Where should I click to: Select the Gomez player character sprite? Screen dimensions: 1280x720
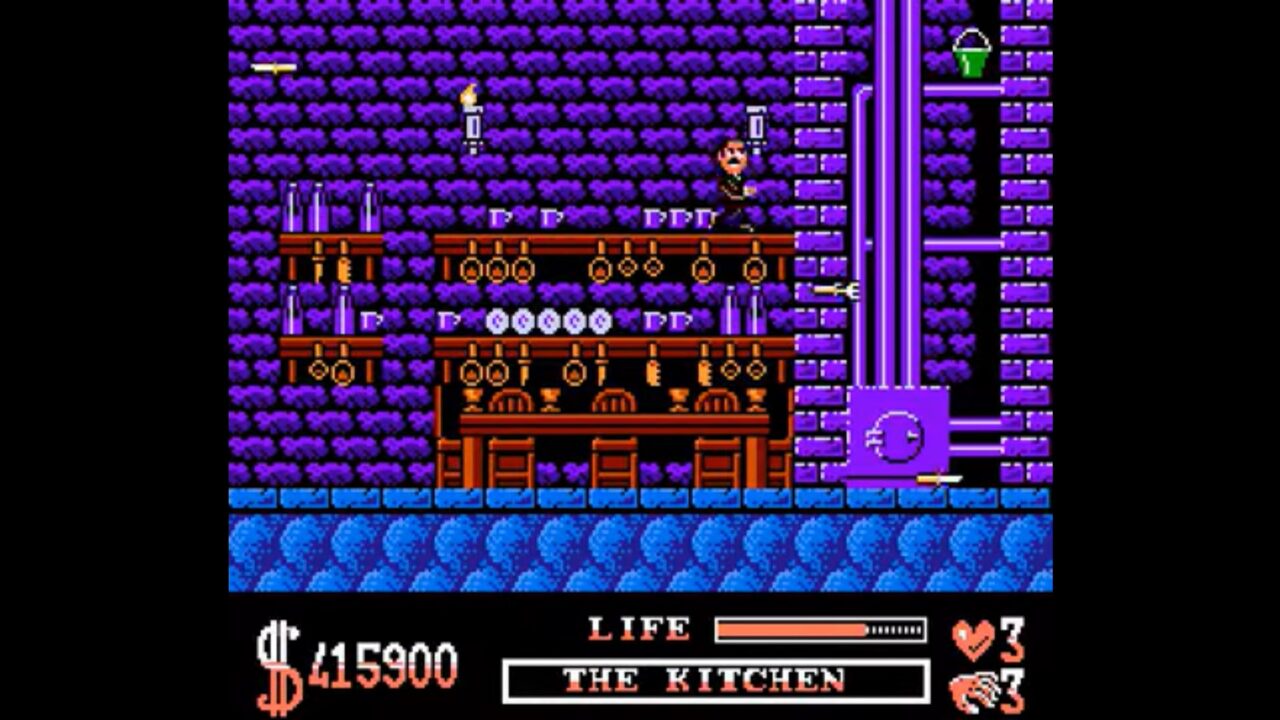coord(735,180)
